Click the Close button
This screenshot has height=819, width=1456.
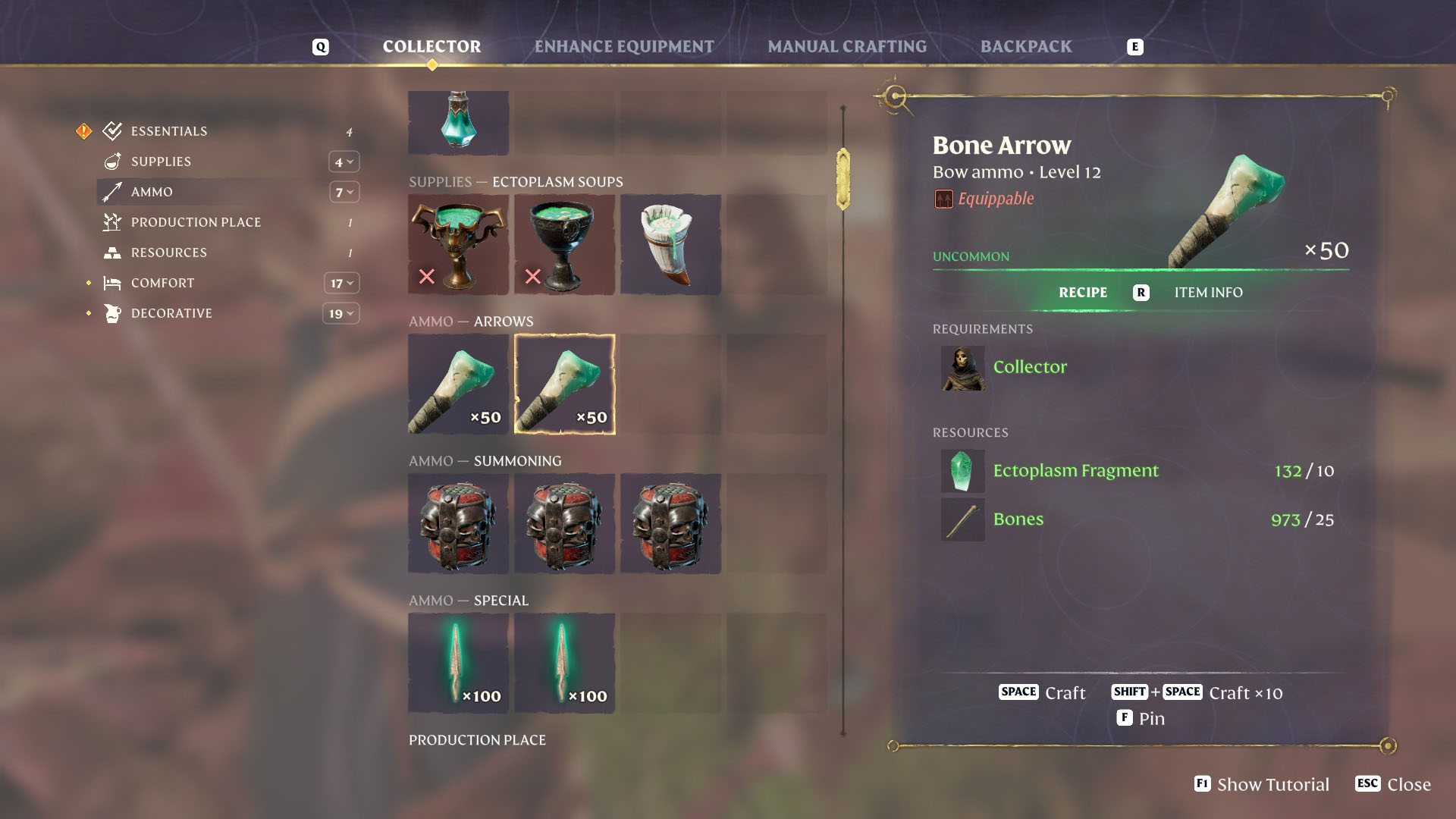point(1393,784)
